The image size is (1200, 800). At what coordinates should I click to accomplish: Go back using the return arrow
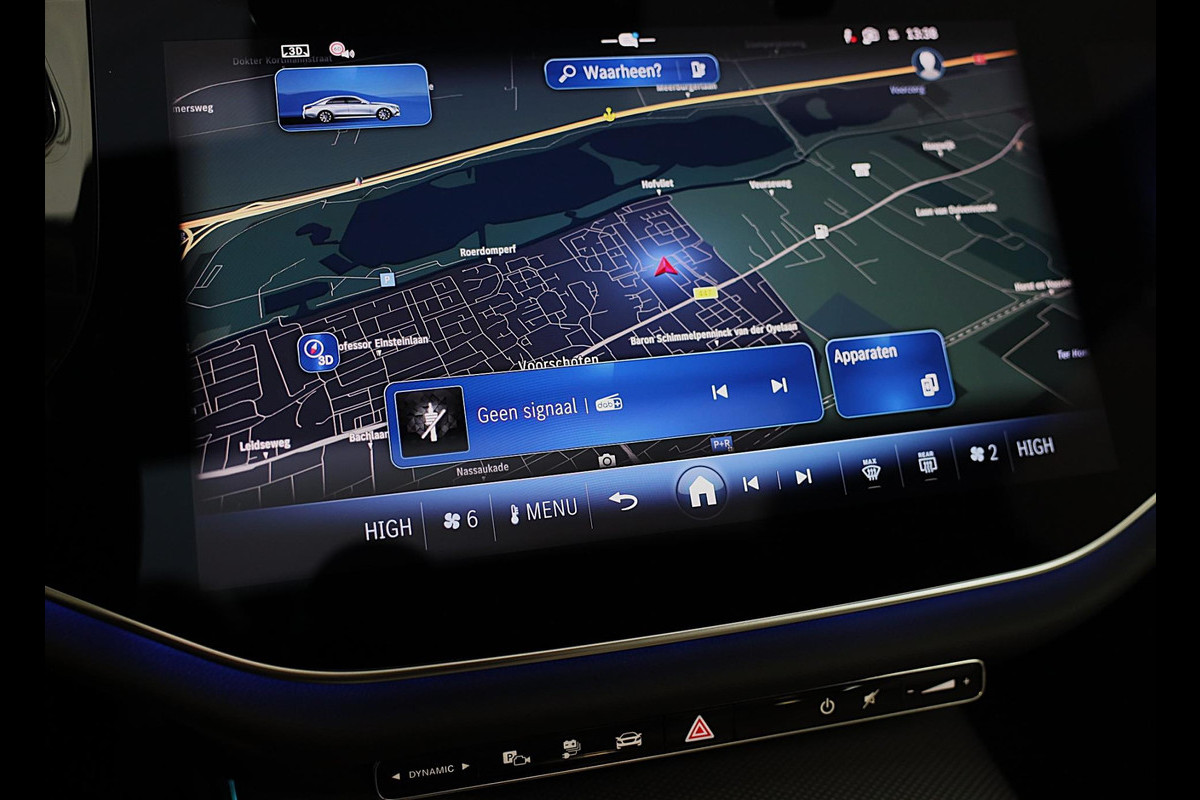(623, 500)
